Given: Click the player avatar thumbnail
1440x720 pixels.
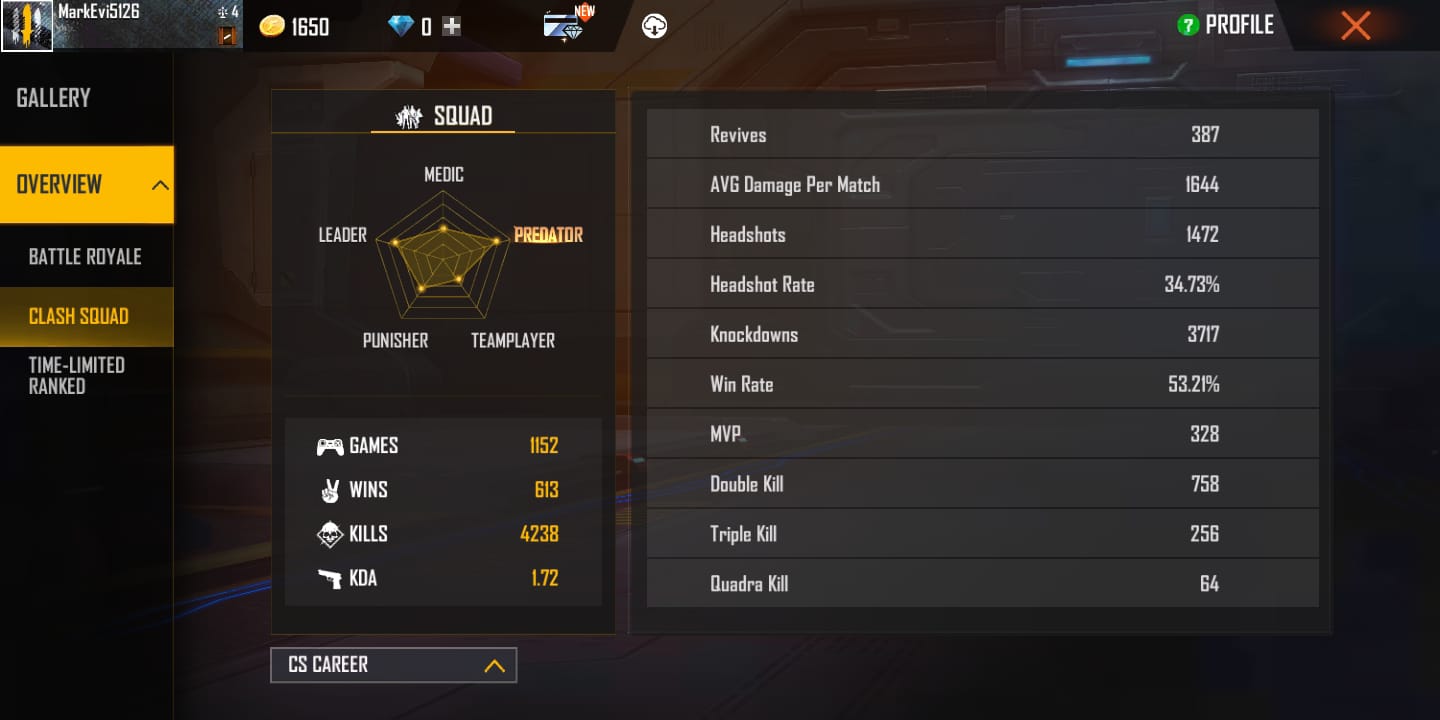Looking at the screenshot, I should click(x=27, y=24).
